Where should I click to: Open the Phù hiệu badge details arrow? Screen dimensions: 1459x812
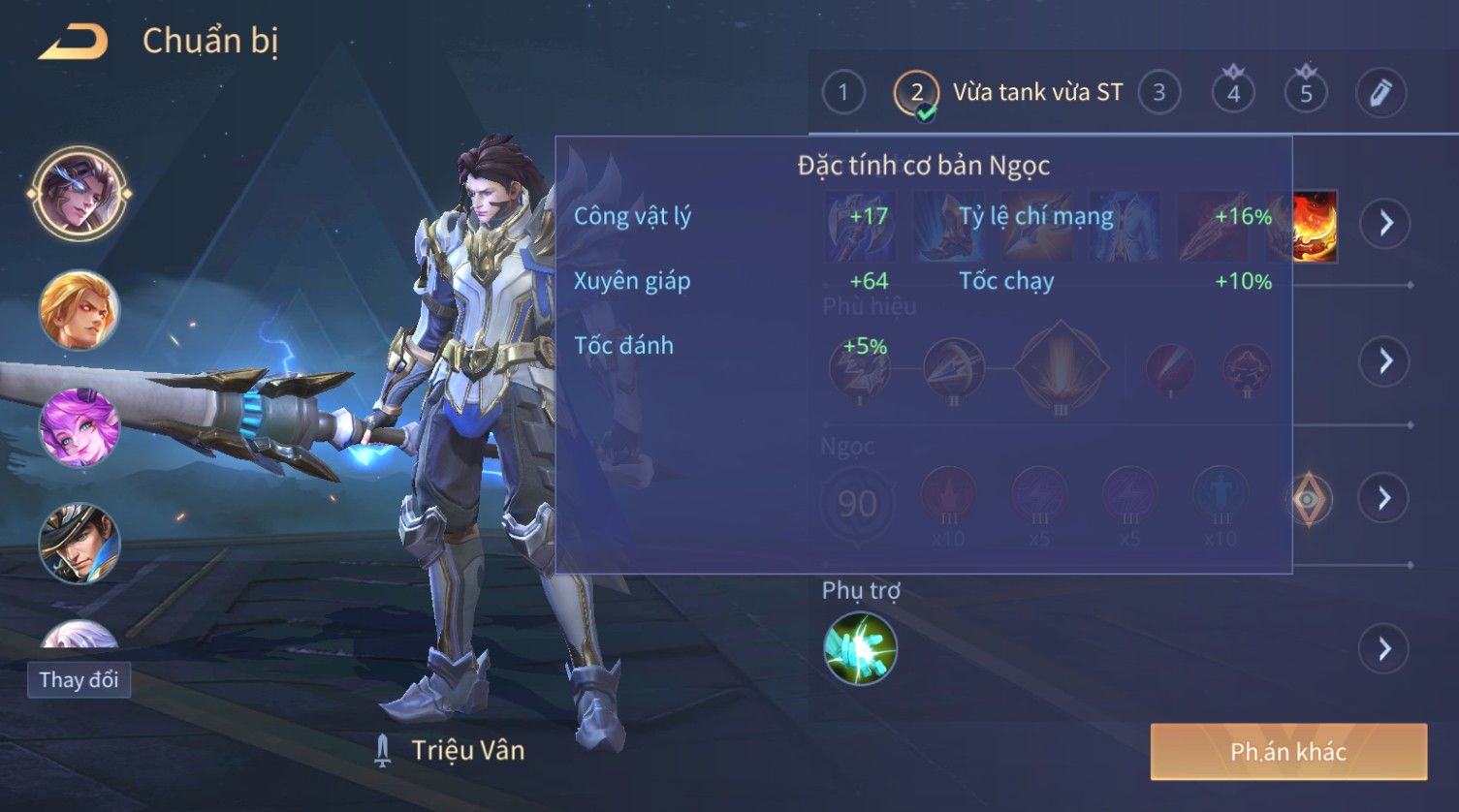[1384, 361]
